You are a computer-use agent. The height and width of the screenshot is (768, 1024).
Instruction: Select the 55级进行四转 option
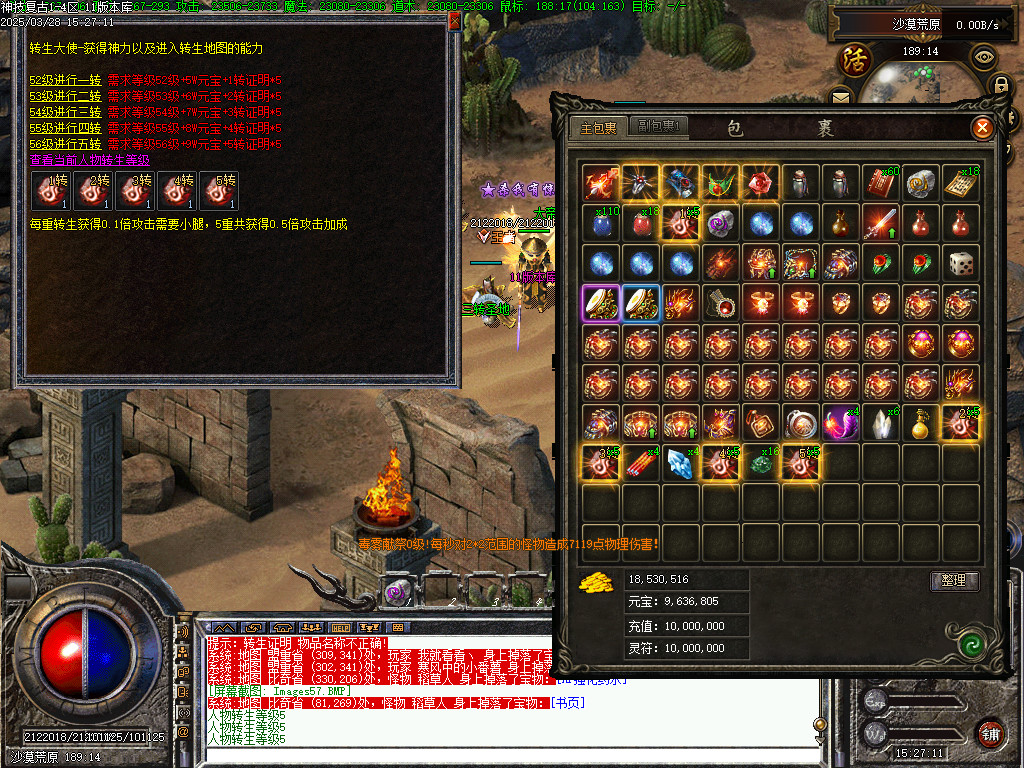click(66, 128)
